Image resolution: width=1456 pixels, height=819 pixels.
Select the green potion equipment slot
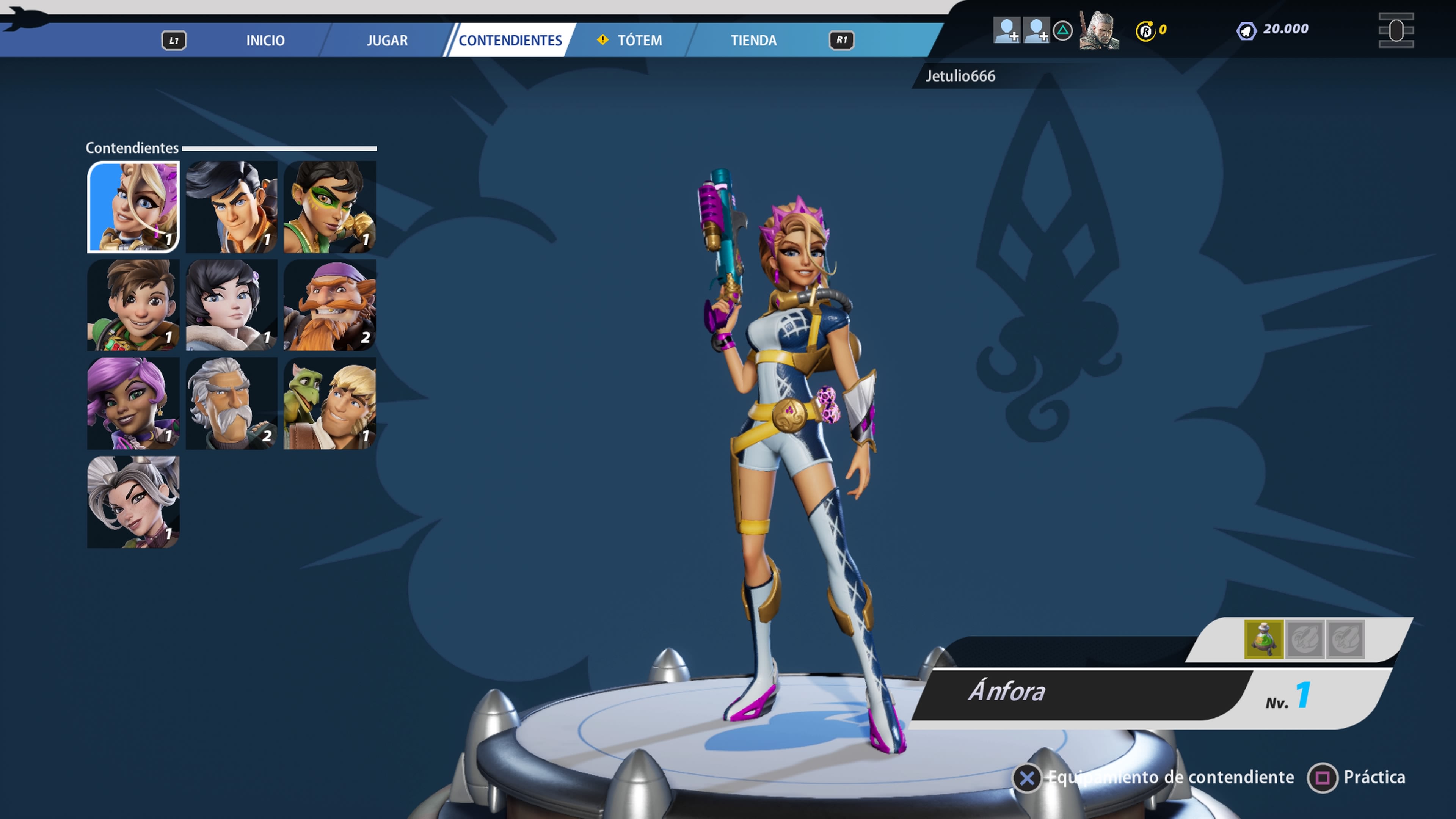click(x=1264, y=639)
